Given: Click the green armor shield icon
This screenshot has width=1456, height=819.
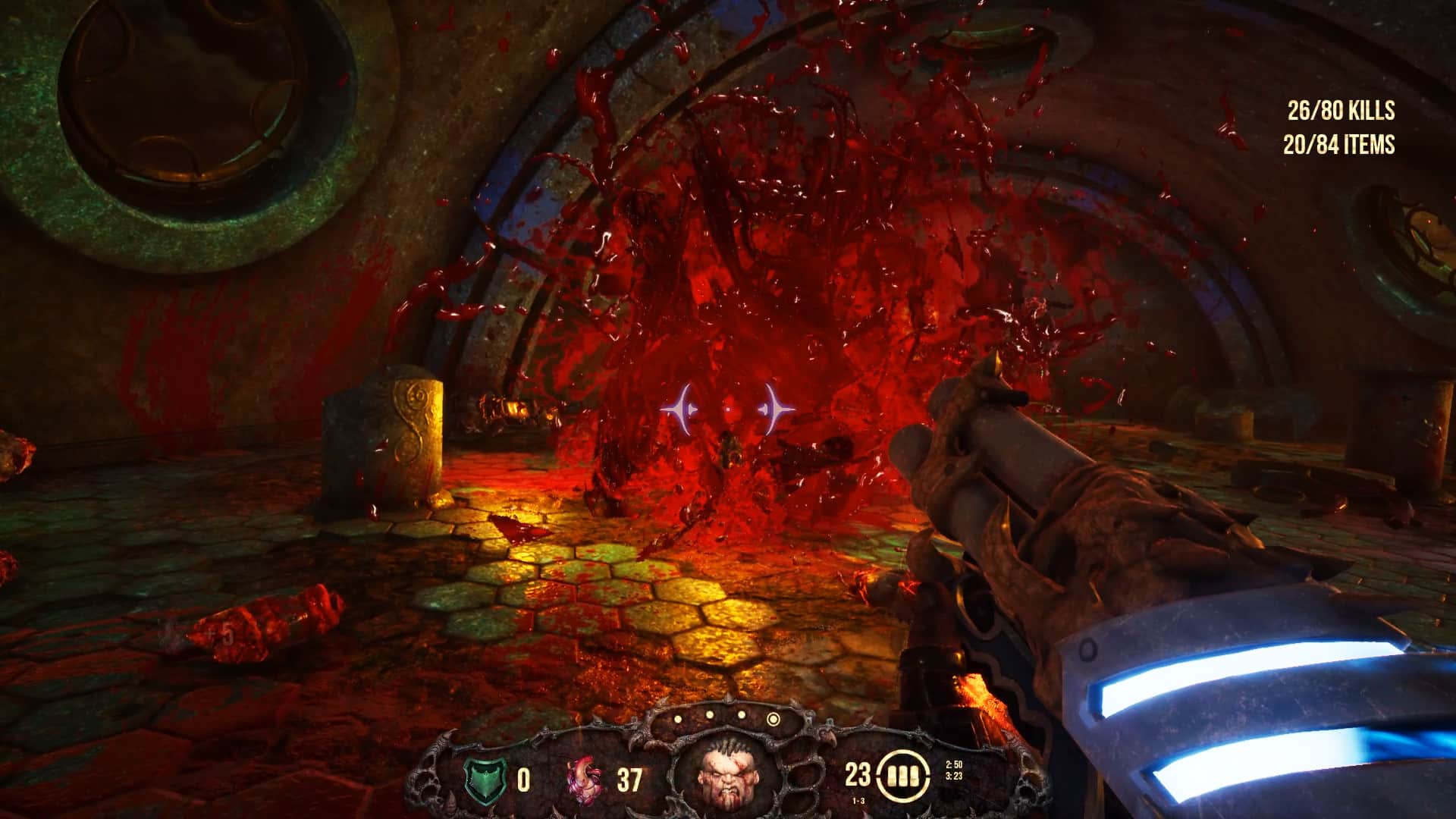Looking at the screenshot, I should click(x=485, y=777).
